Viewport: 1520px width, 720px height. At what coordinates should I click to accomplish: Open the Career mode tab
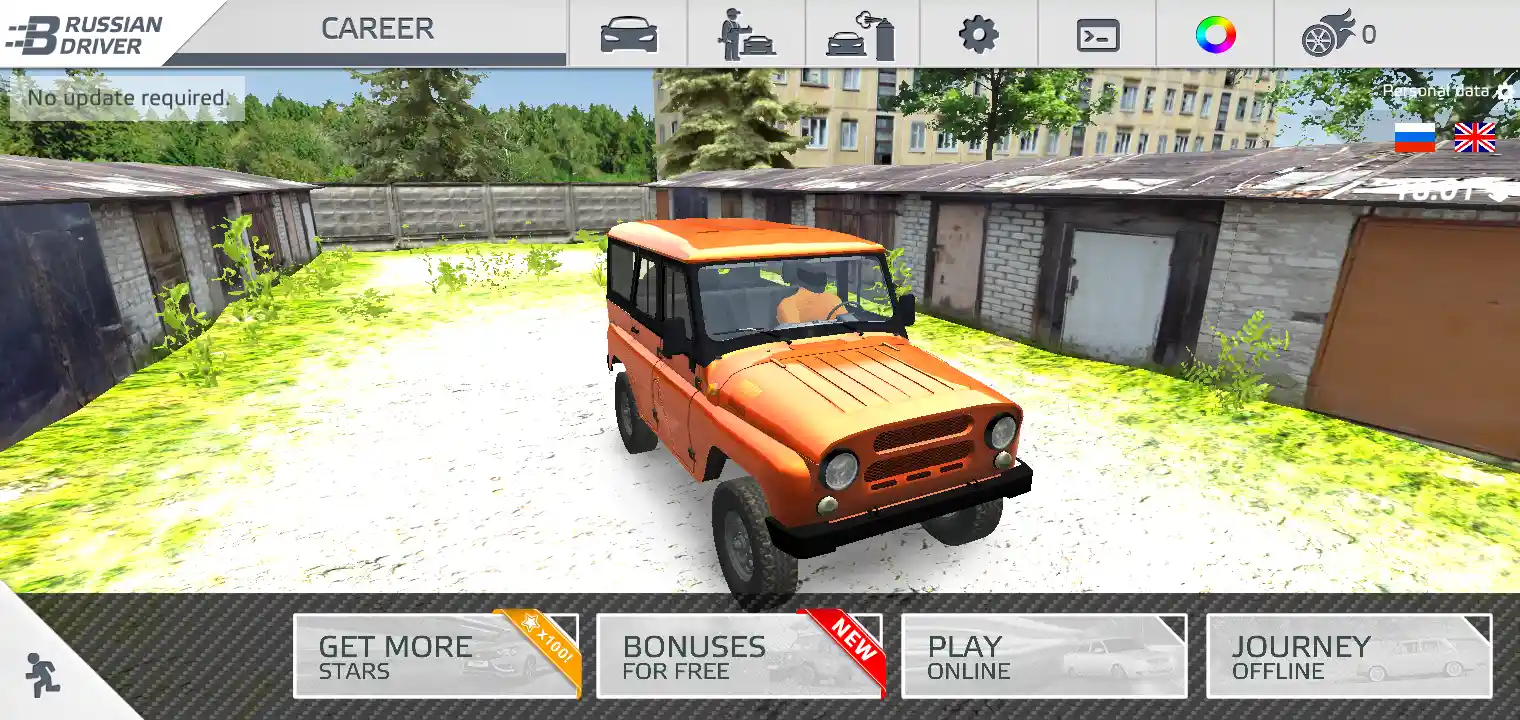[377, 30]
